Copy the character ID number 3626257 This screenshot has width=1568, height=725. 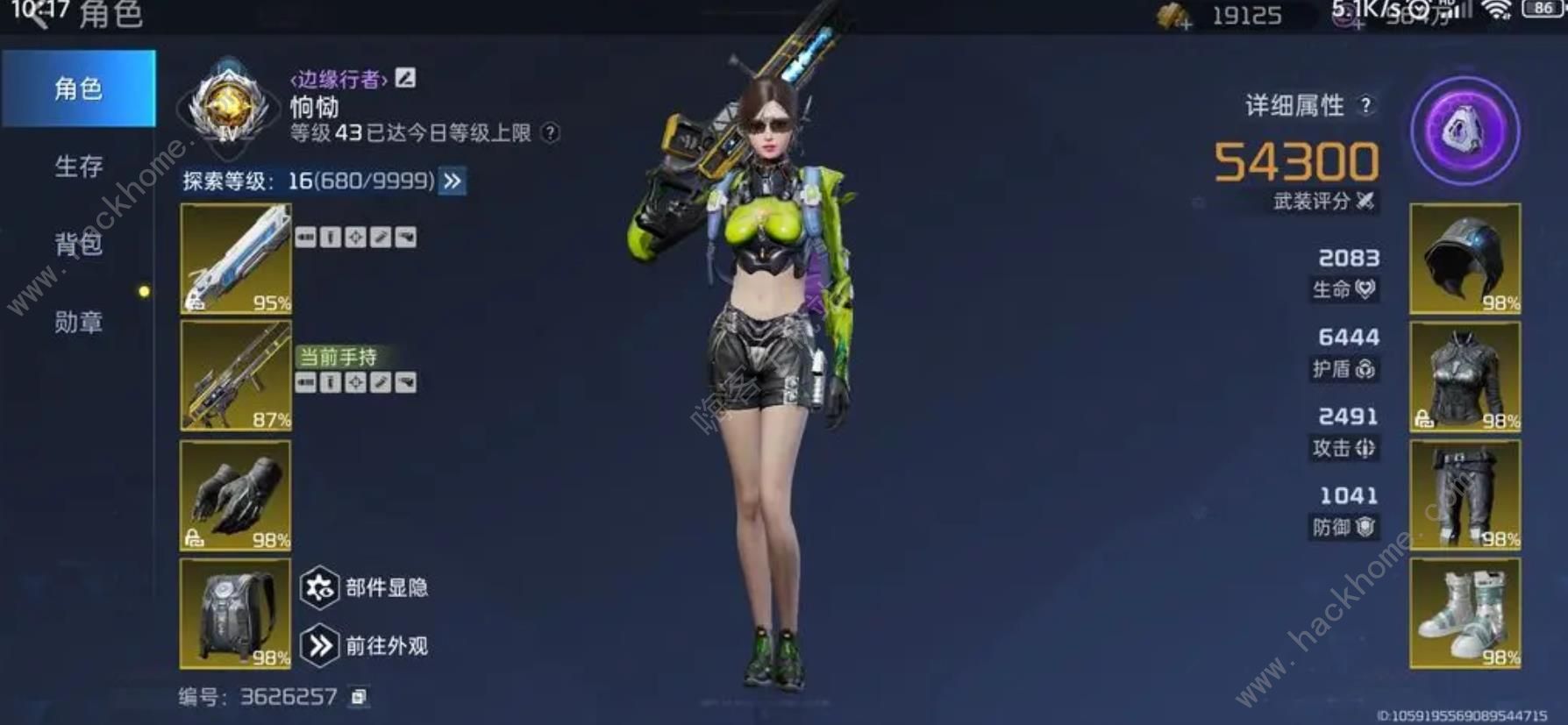(x=358, y=697)
